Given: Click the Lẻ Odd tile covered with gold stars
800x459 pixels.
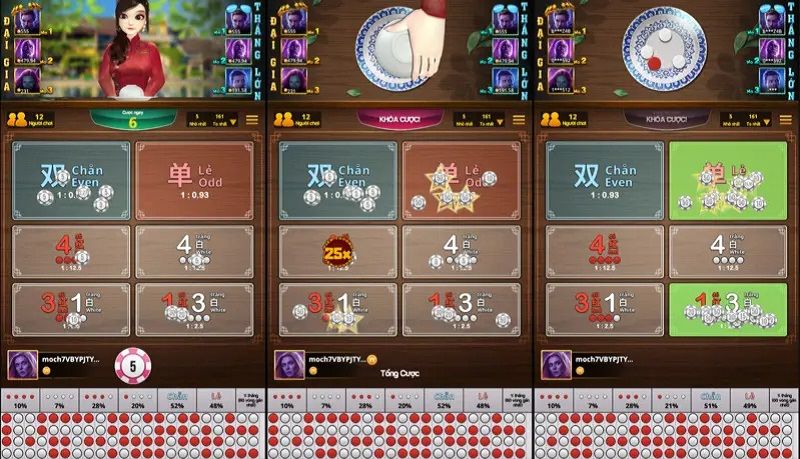Looking at the screenshot, I should pyautogui.click(x=460, y=180).
